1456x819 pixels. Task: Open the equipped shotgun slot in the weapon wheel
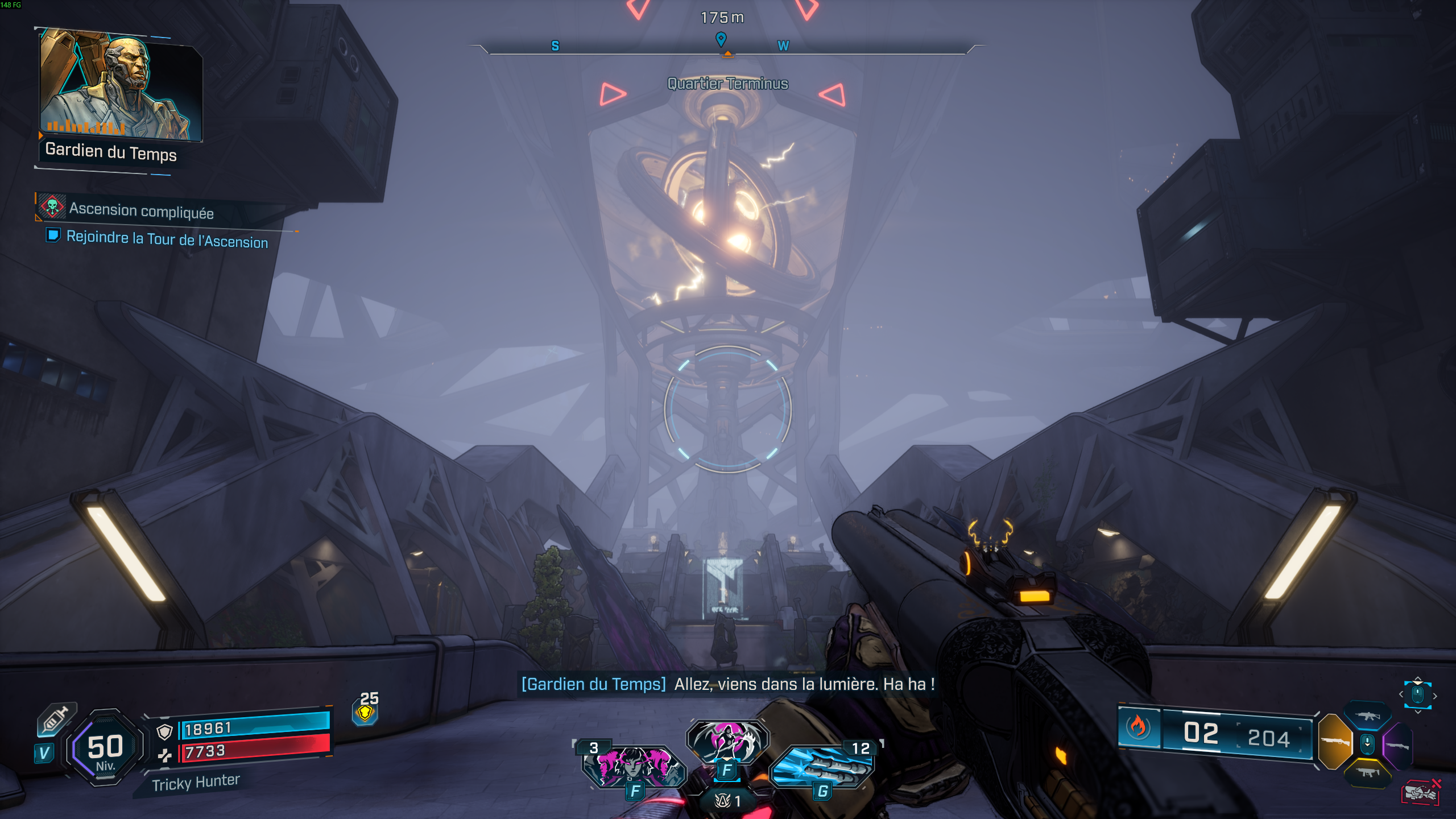click(1335, 741)
